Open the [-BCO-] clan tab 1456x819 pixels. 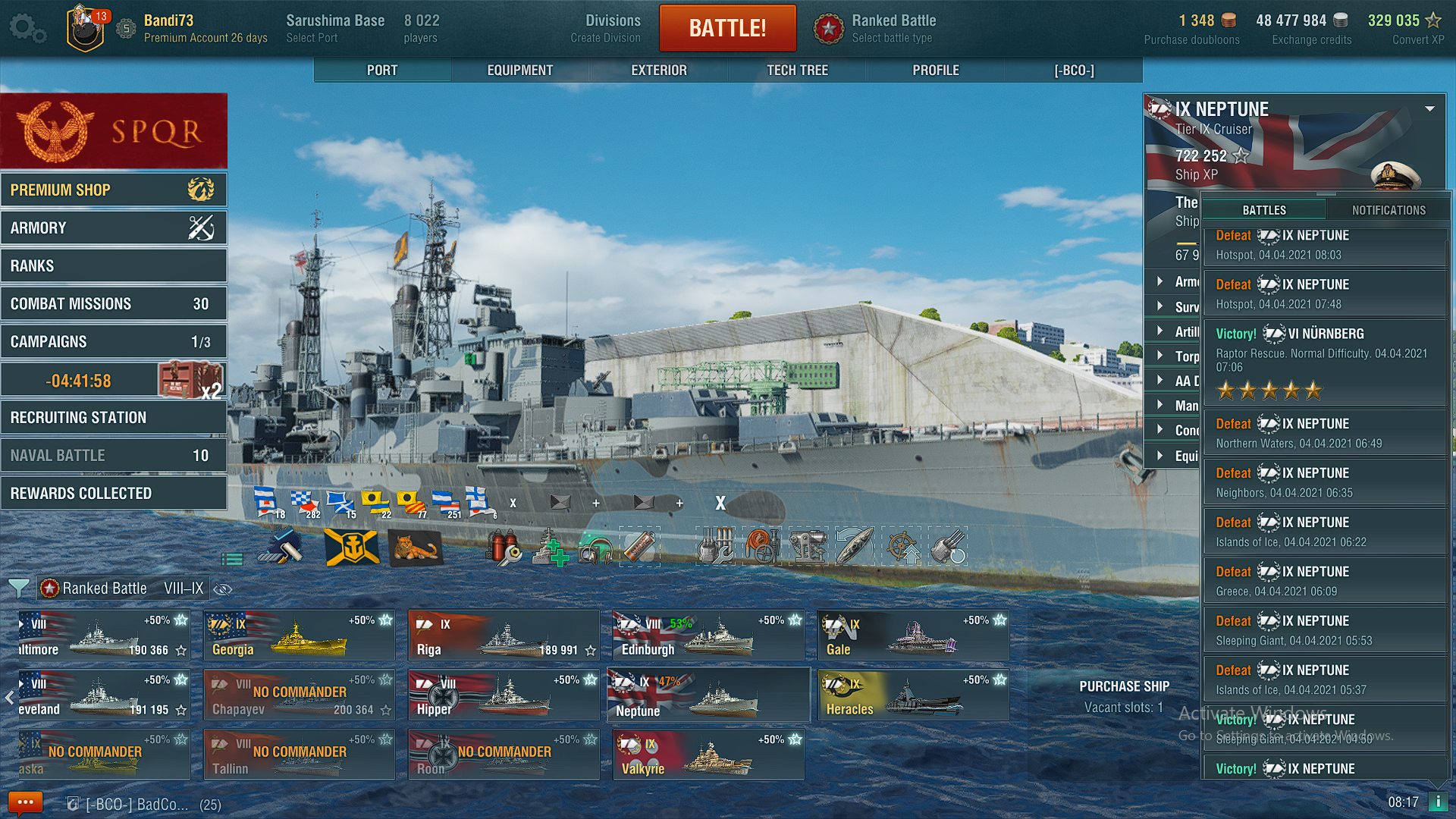[1074, 70]
